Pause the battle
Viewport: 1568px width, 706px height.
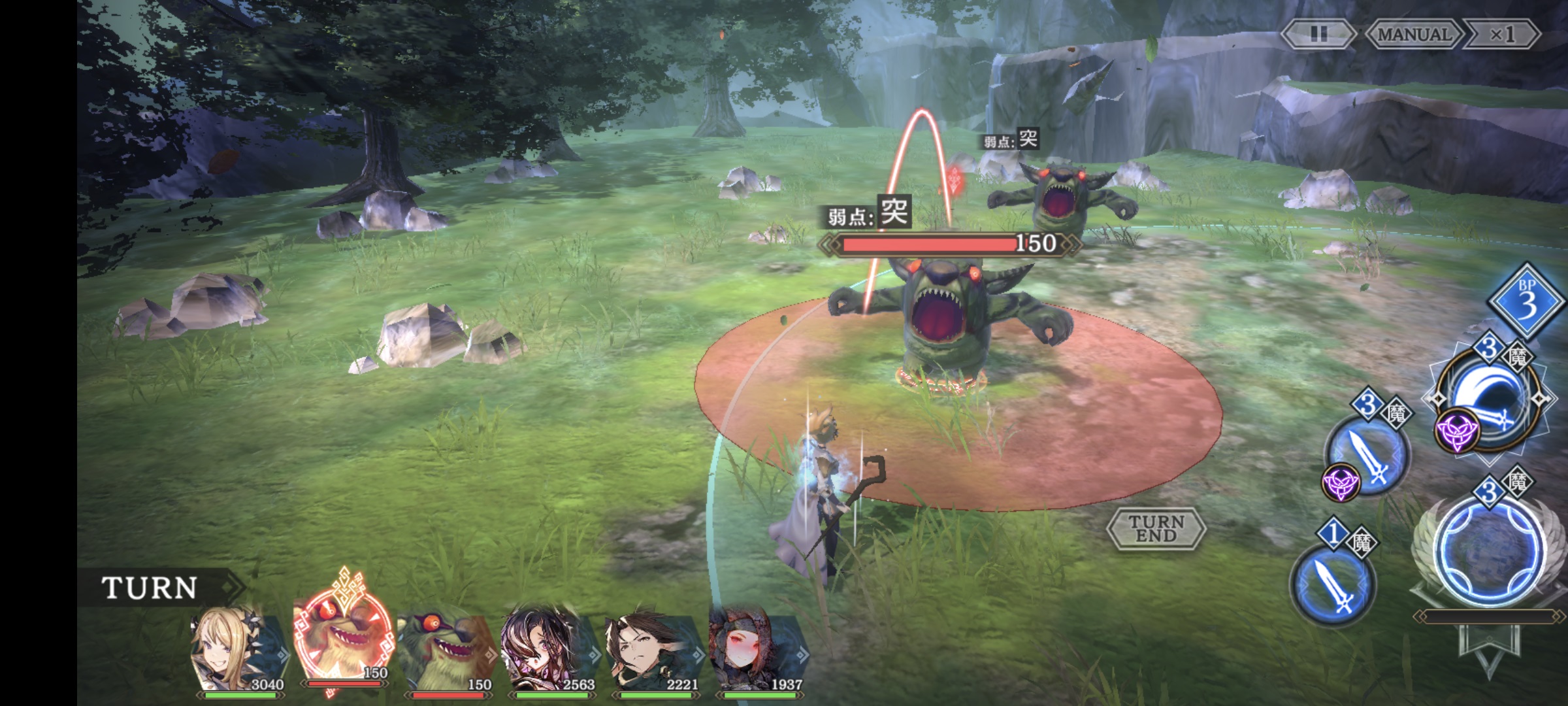(1318, 34)
